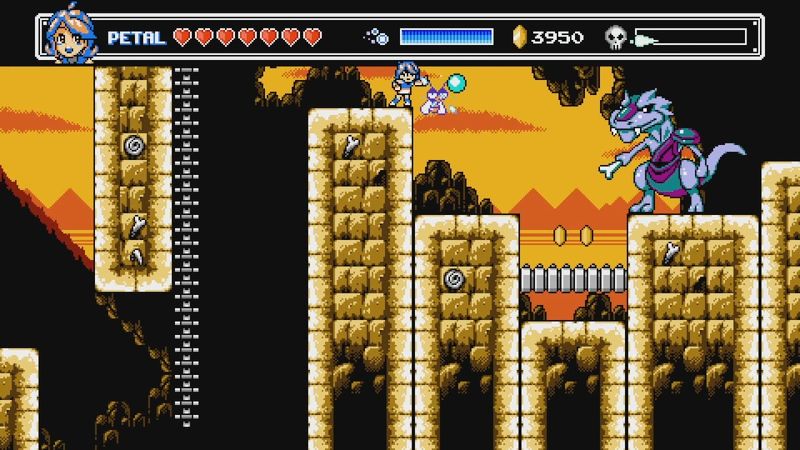Click the boss skull icon
The width and height of the screenshot is (800, 450).
click(617, 38)
